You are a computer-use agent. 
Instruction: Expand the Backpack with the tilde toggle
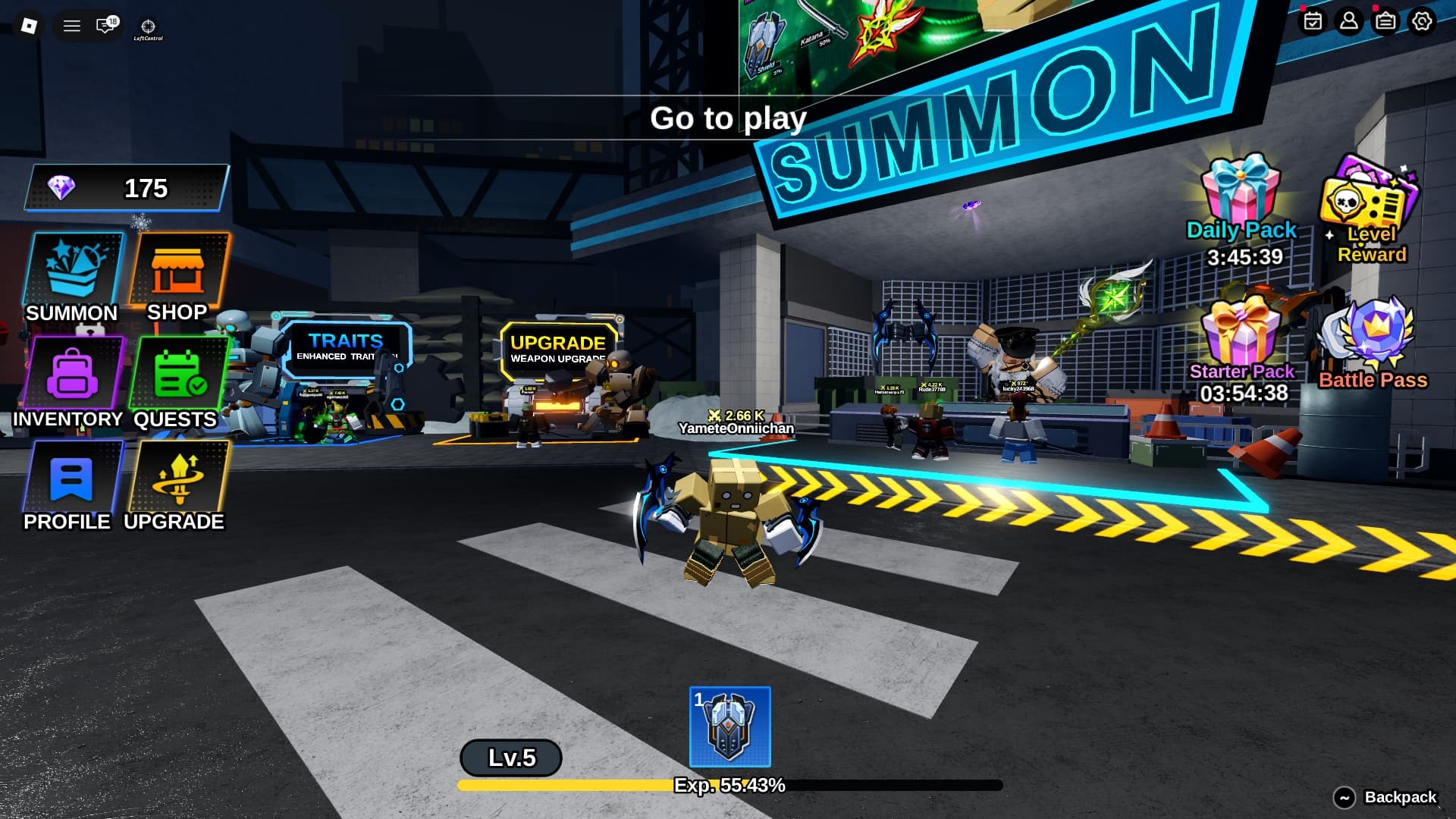[x=1343, y=798]
